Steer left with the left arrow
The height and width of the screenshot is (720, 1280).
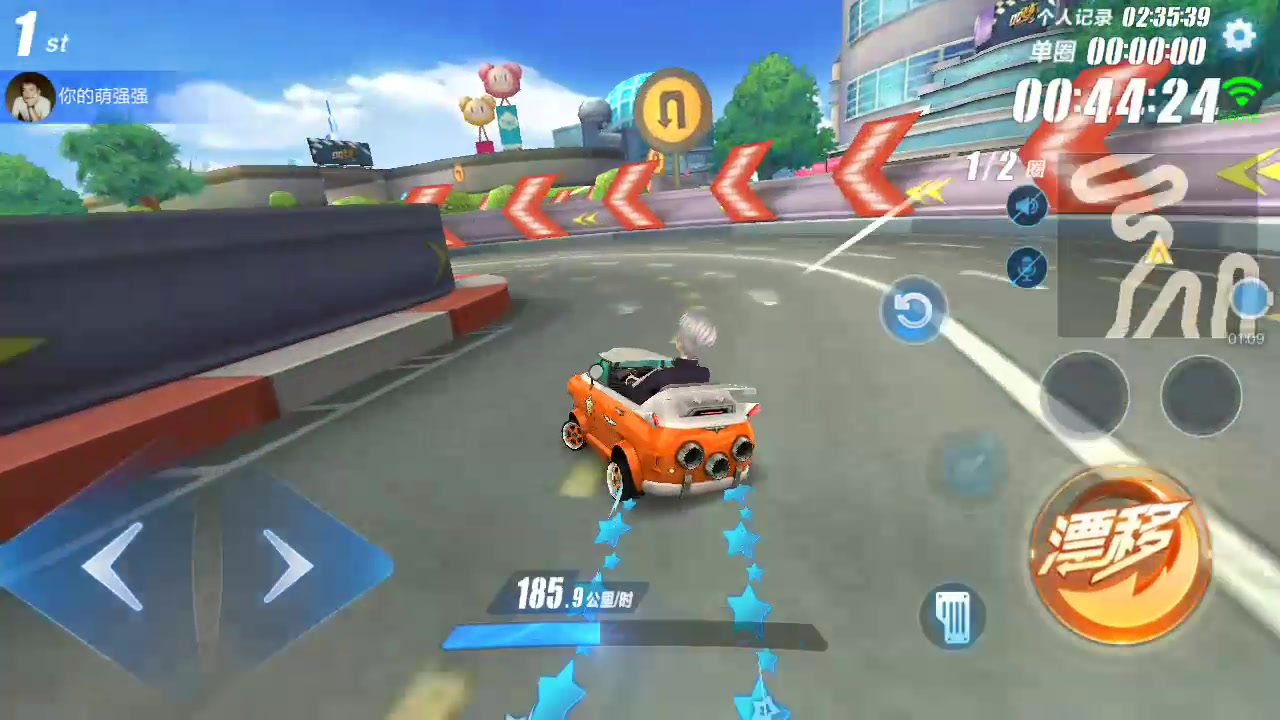tap(113, 566)
